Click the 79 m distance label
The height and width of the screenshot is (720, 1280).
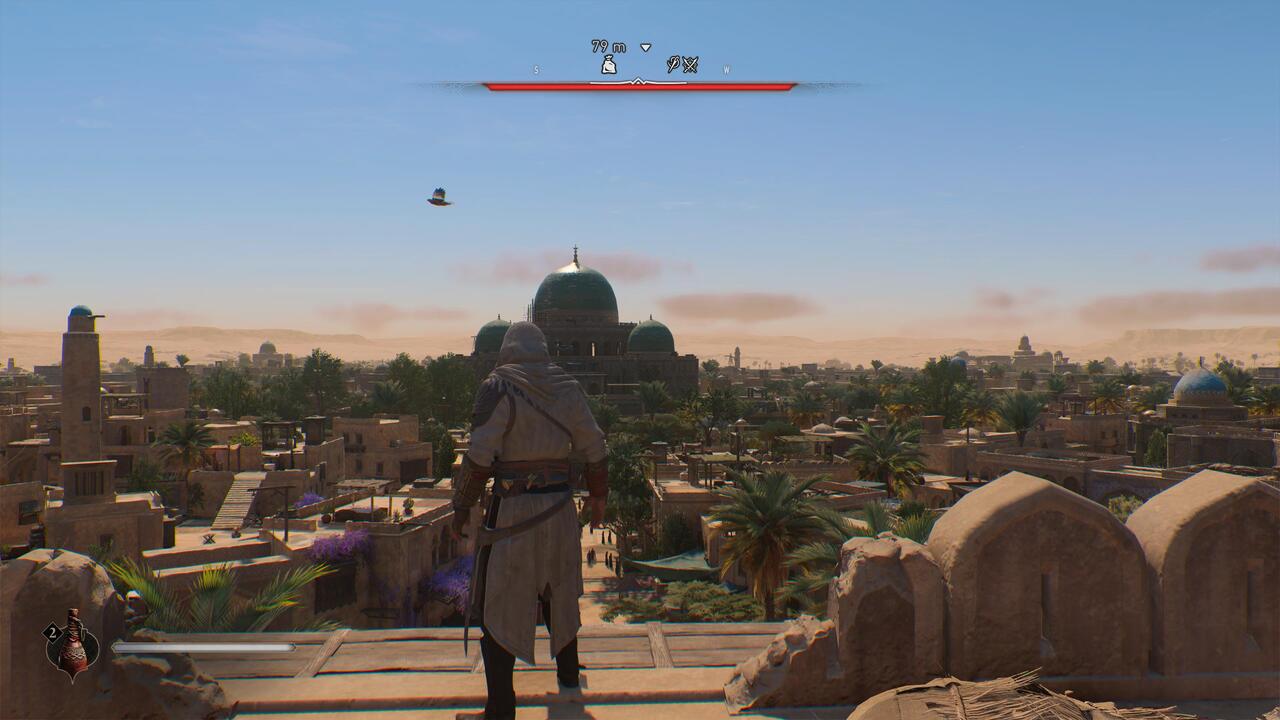click(608, 46)
